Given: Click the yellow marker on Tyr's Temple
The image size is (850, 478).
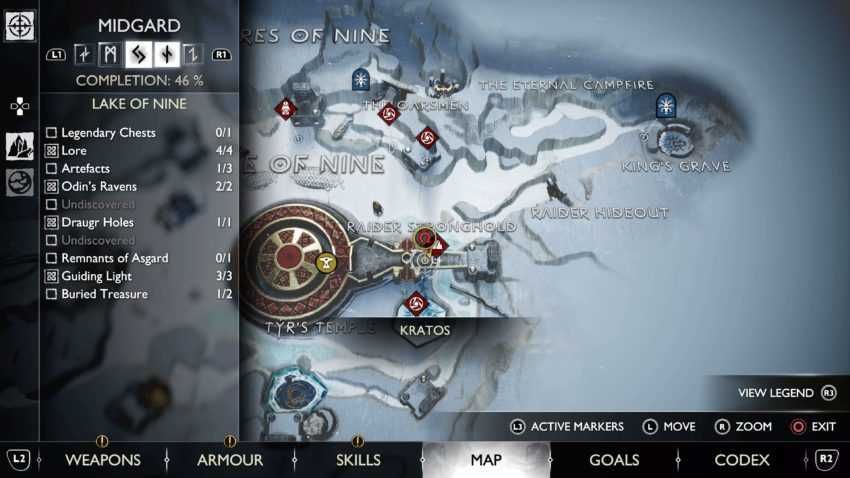Looking at the screenshot, I should point(325,263).
